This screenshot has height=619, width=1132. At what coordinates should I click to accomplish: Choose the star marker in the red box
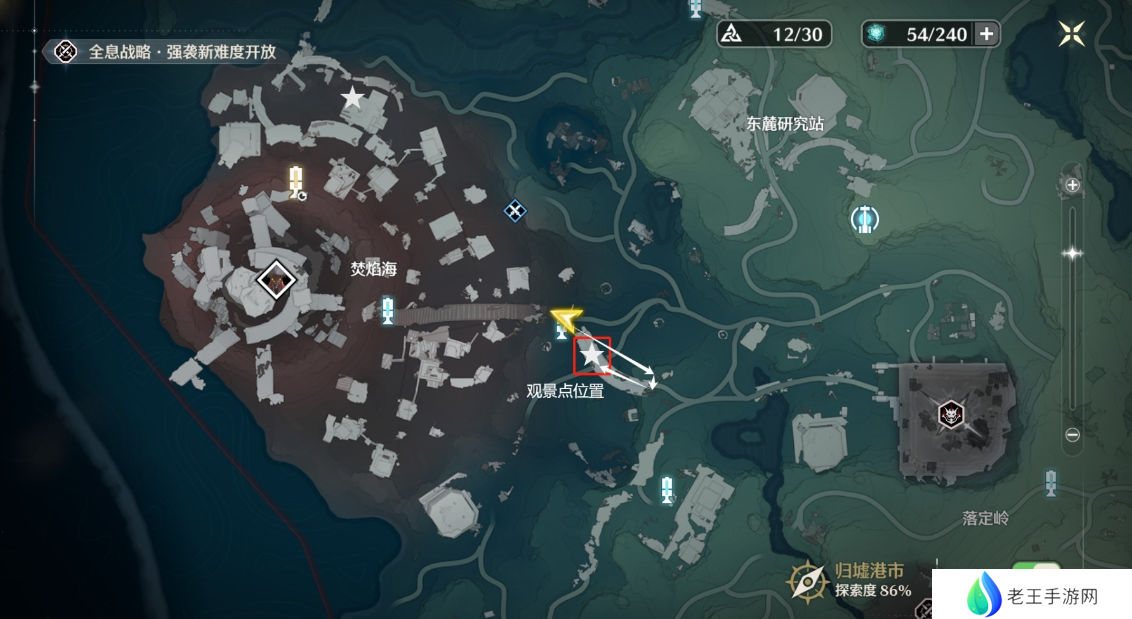[x=592, y=355]
